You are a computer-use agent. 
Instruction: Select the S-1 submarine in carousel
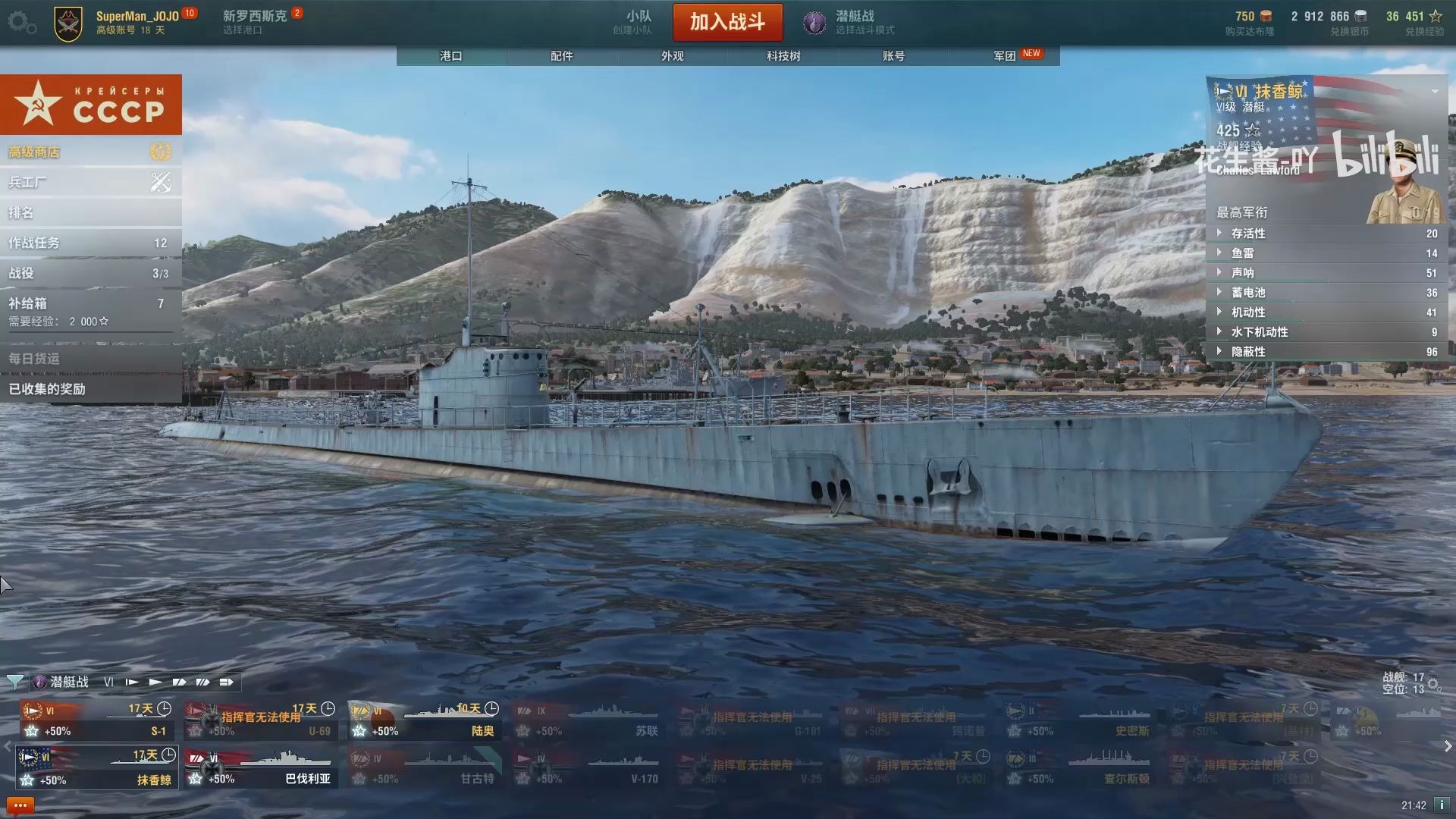pyautogui.click(x=97, y=720)
